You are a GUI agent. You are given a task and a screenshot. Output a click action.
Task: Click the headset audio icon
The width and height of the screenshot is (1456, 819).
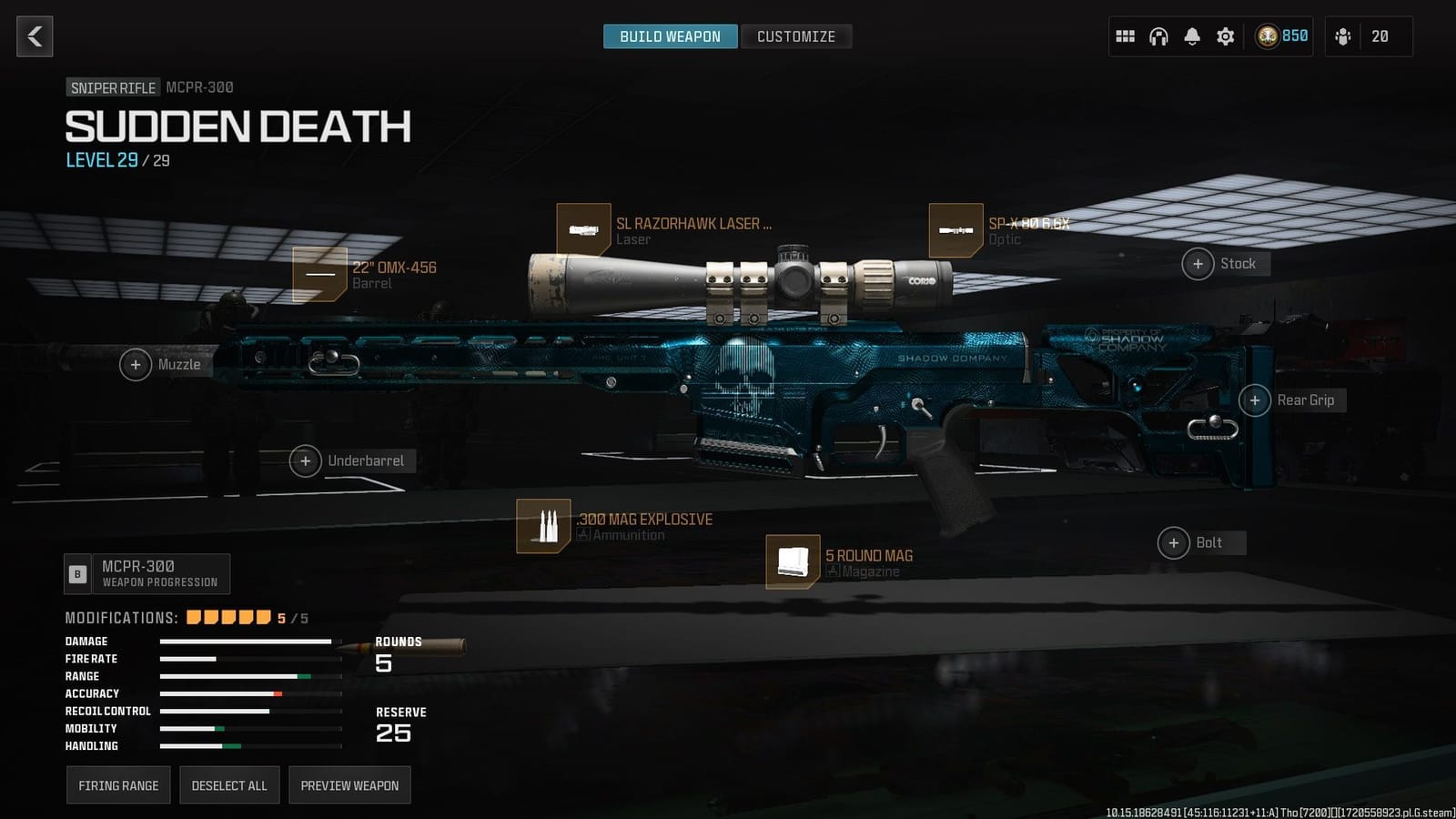click(x=1158, y=36)
